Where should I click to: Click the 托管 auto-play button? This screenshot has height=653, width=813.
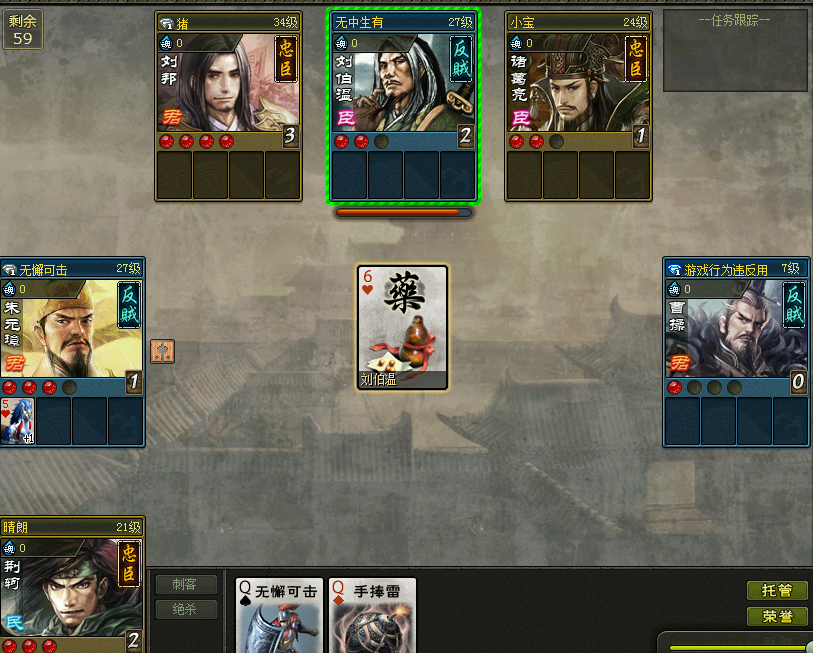coord(777,591)
